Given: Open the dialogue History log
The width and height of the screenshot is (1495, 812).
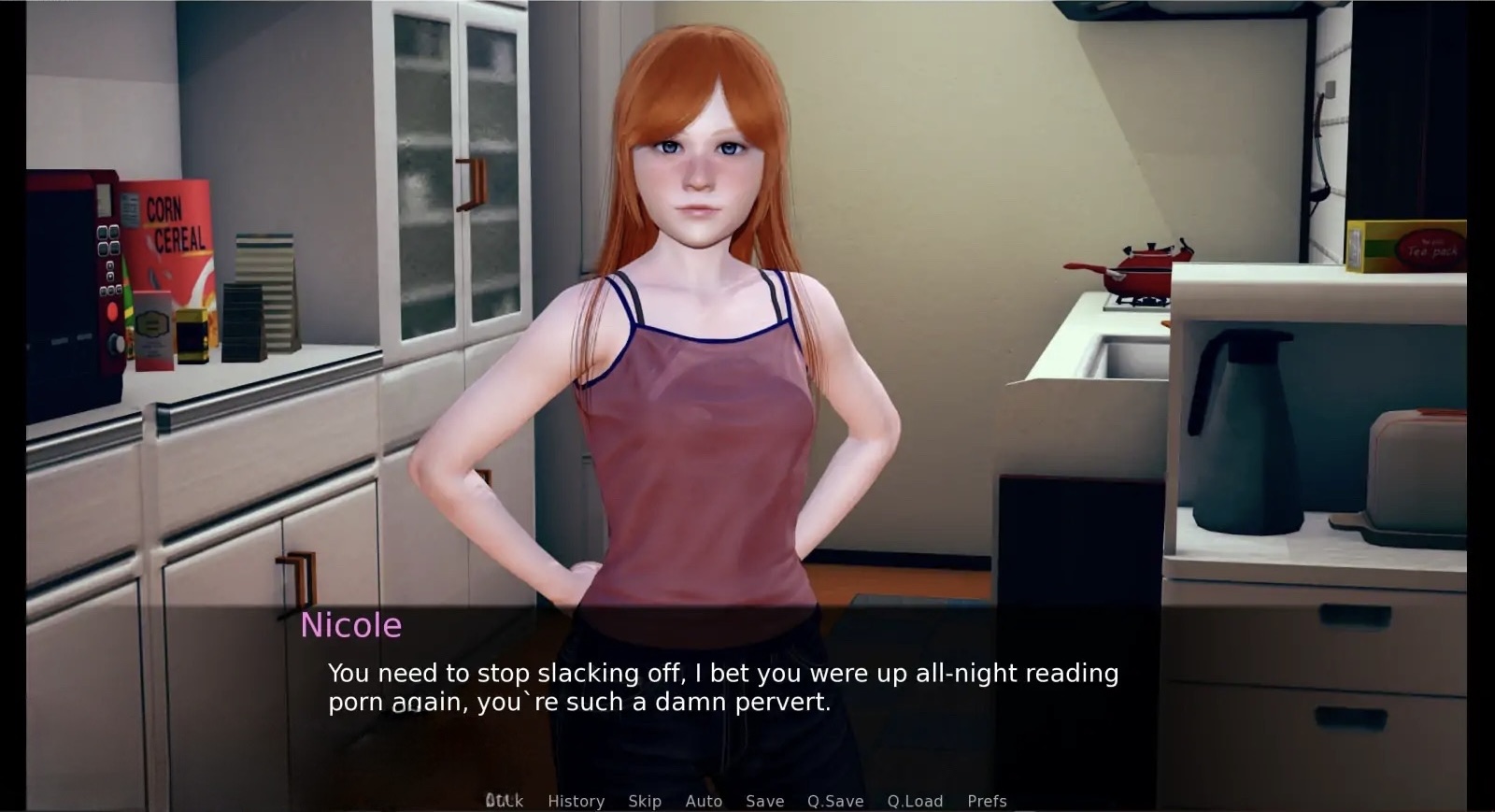Looking at the screenshot, I should (x=576, y=801).
